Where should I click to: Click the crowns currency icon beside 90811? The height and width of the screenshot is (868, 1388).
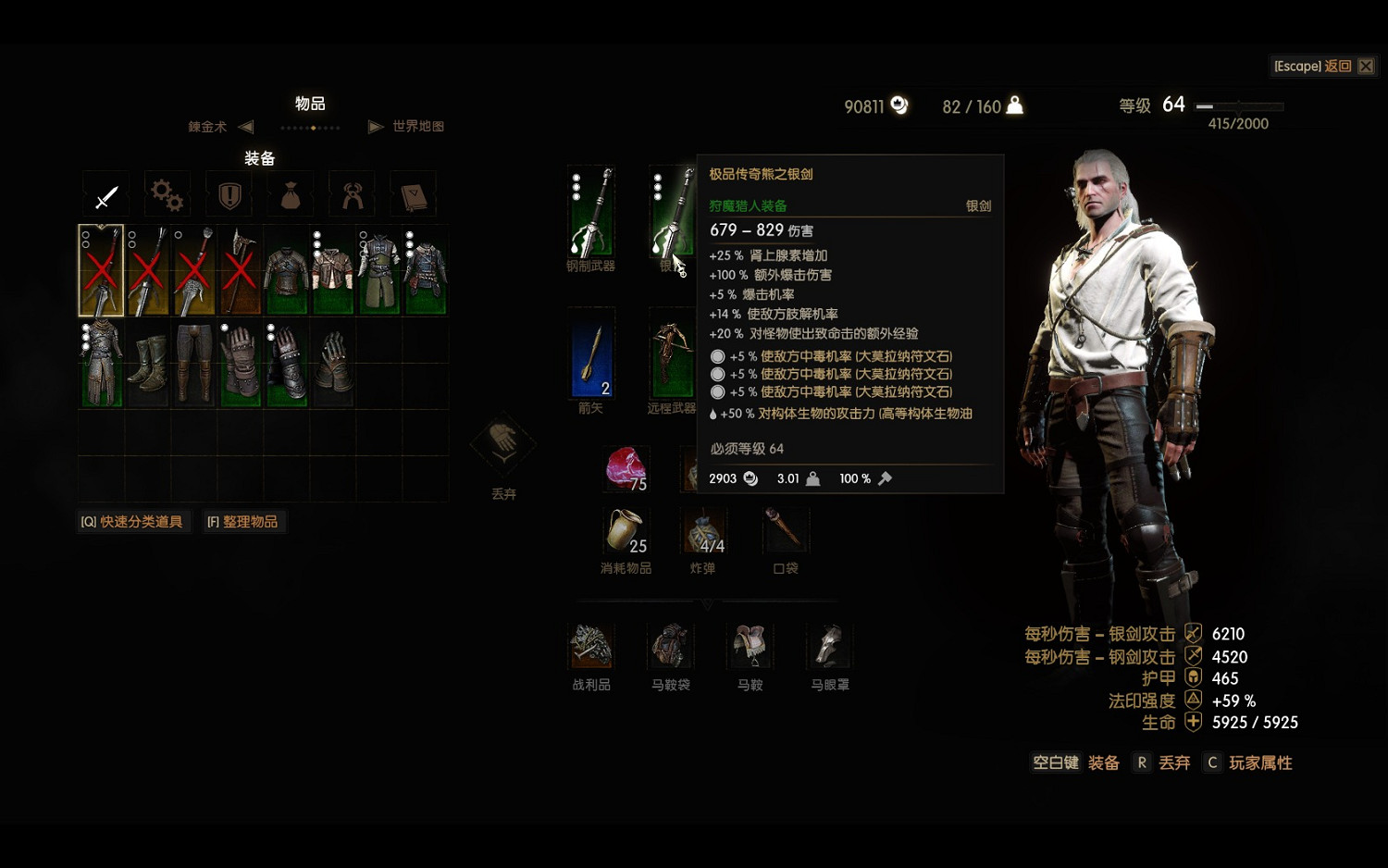(x=896, y=105)
